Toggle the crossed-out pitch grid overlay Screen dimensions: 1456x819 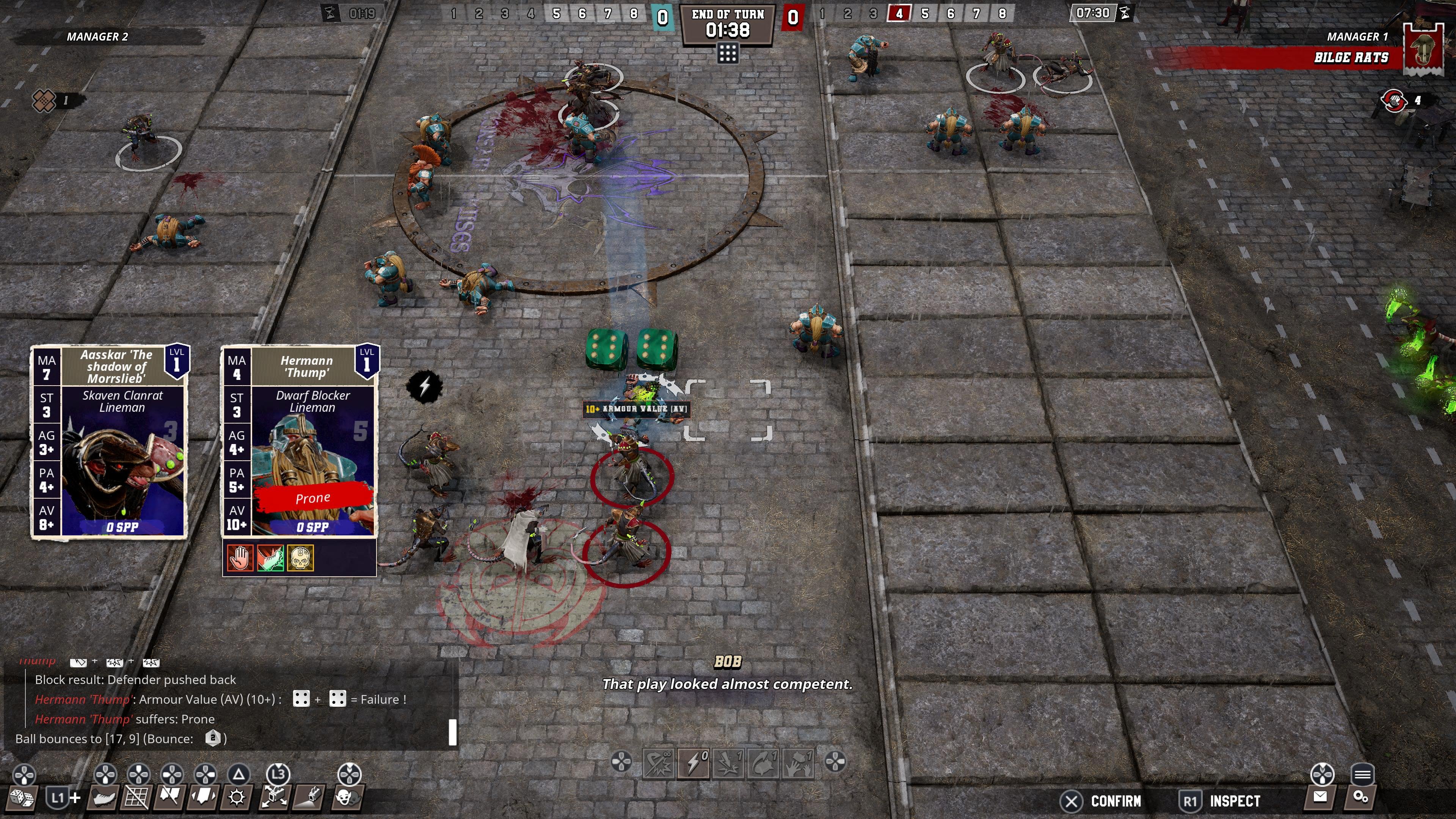[x=136, y=797]
